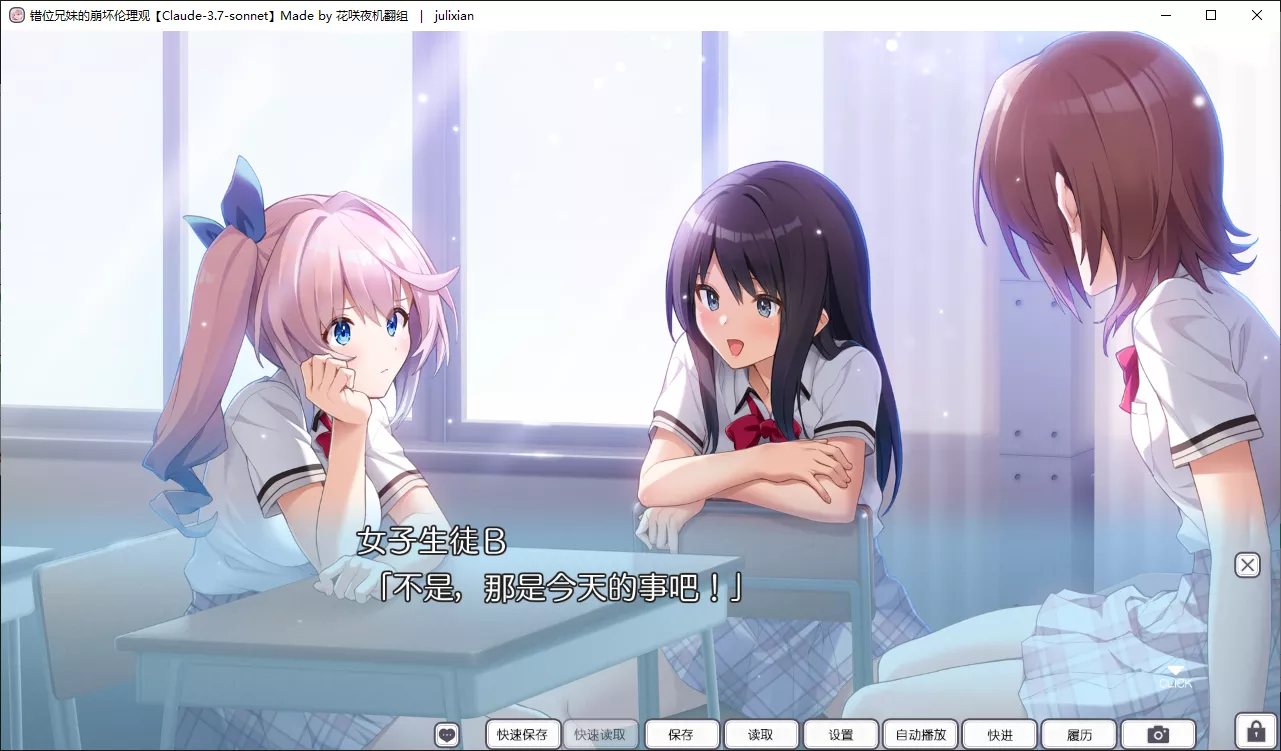This screenshot has height=751, width=1281.
Task: Hide the dialogue box with the X icon
Action: coord(1247,564)
